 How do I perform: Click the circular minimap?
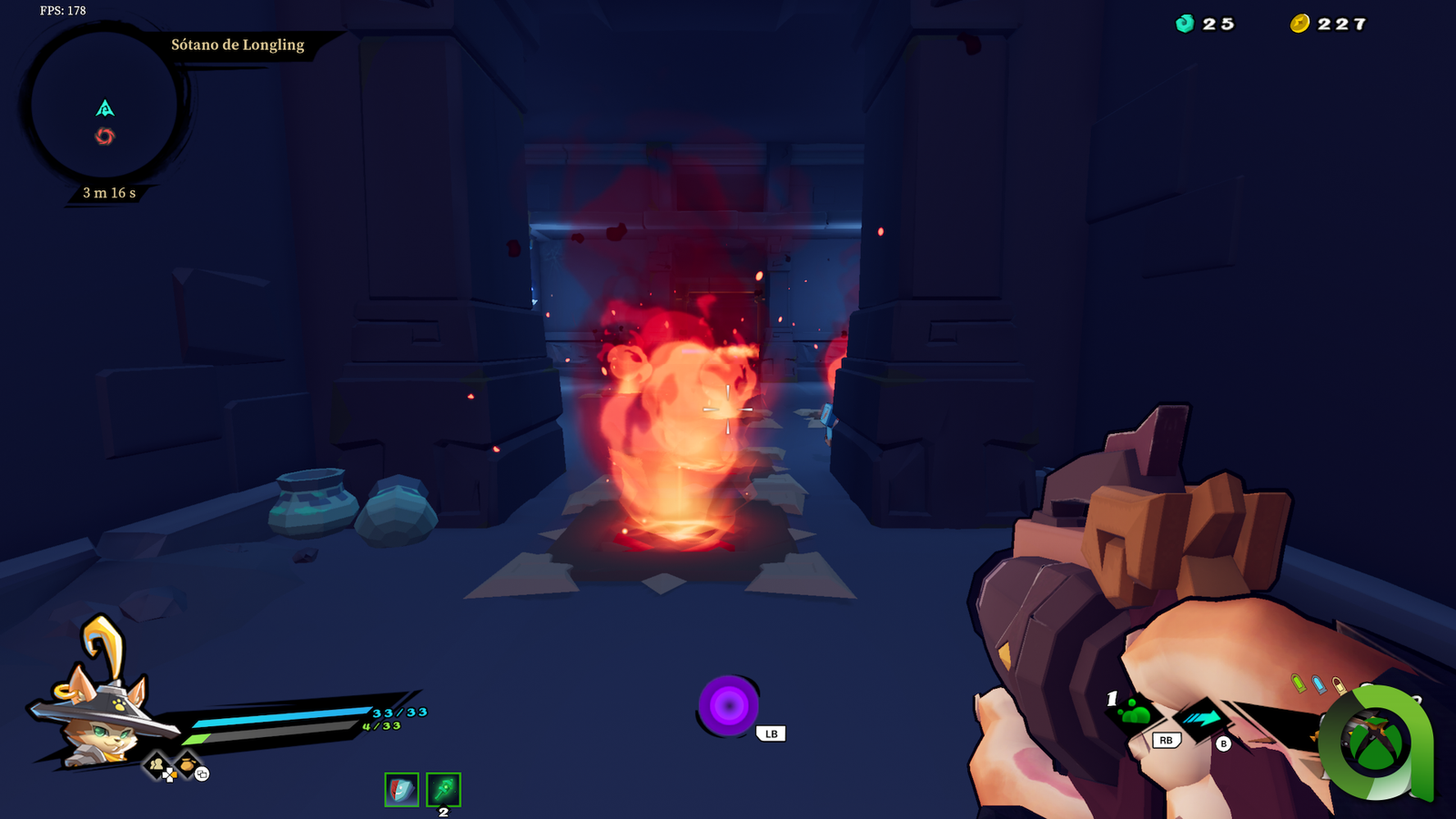pyautogui.click(x=104, y=103)
